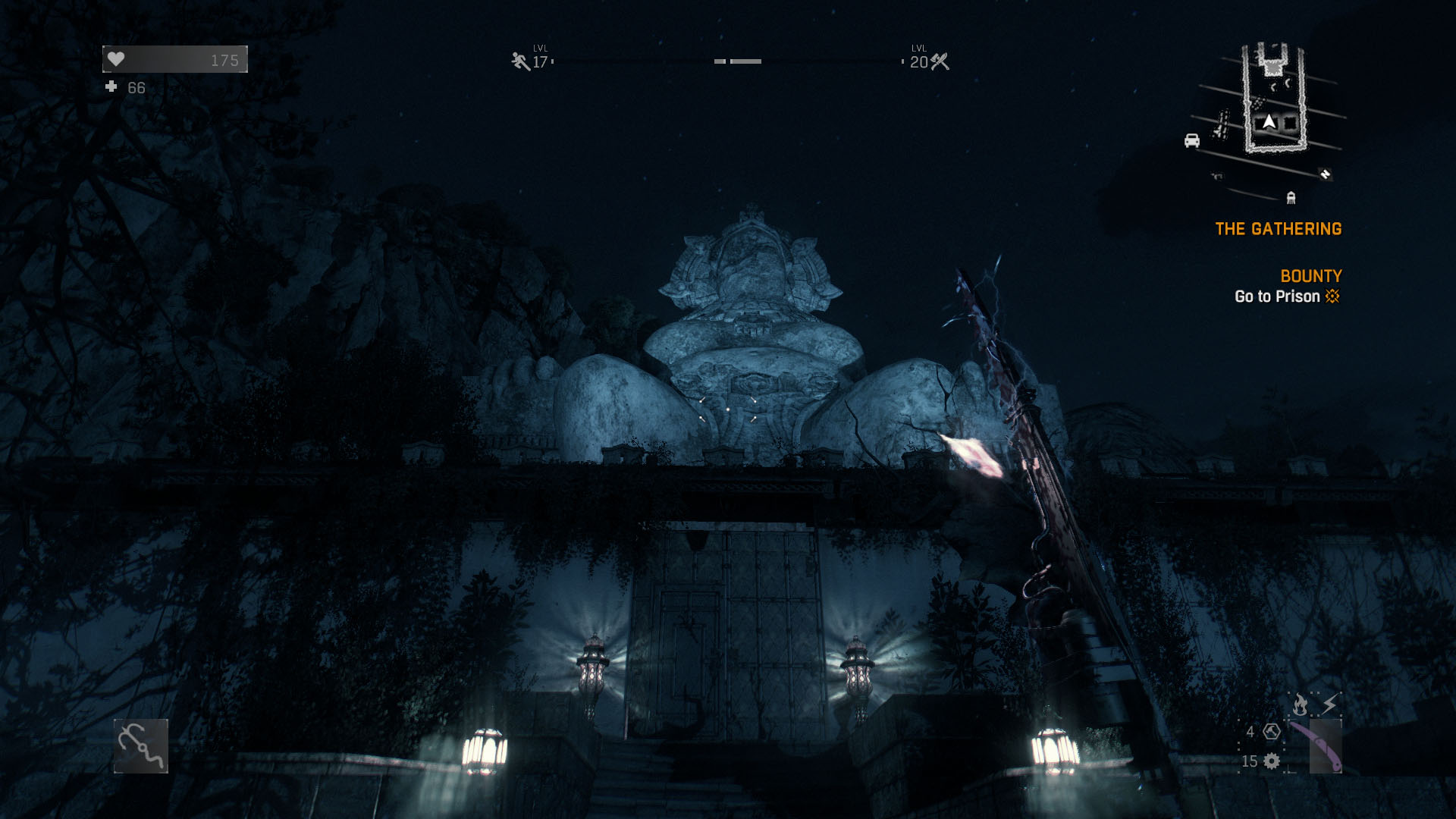This screenshot has width=1456, height=819.
Task: Click the hammer repair icon
Action: 1272,732
